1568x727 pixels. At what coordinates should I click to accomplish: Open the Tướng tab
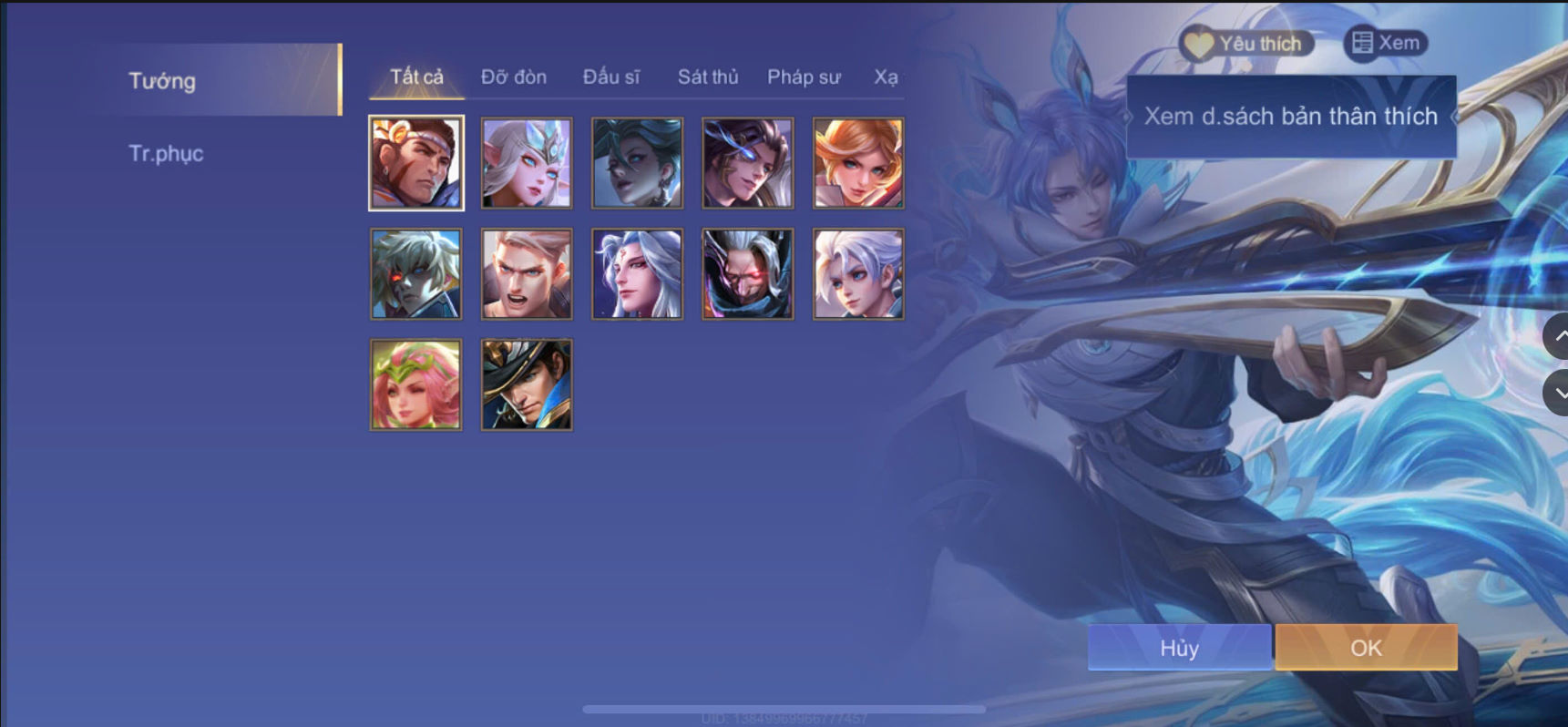[161, 80]
